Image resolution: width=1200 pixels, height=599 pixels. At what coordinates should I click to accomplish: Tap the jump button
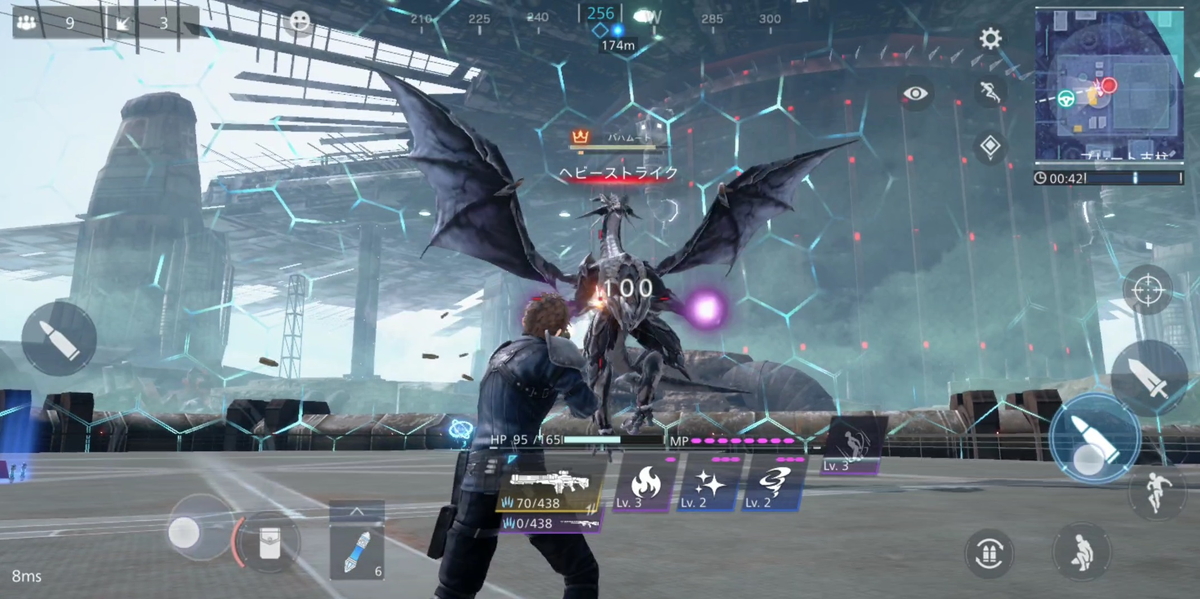coord(1157,493)
